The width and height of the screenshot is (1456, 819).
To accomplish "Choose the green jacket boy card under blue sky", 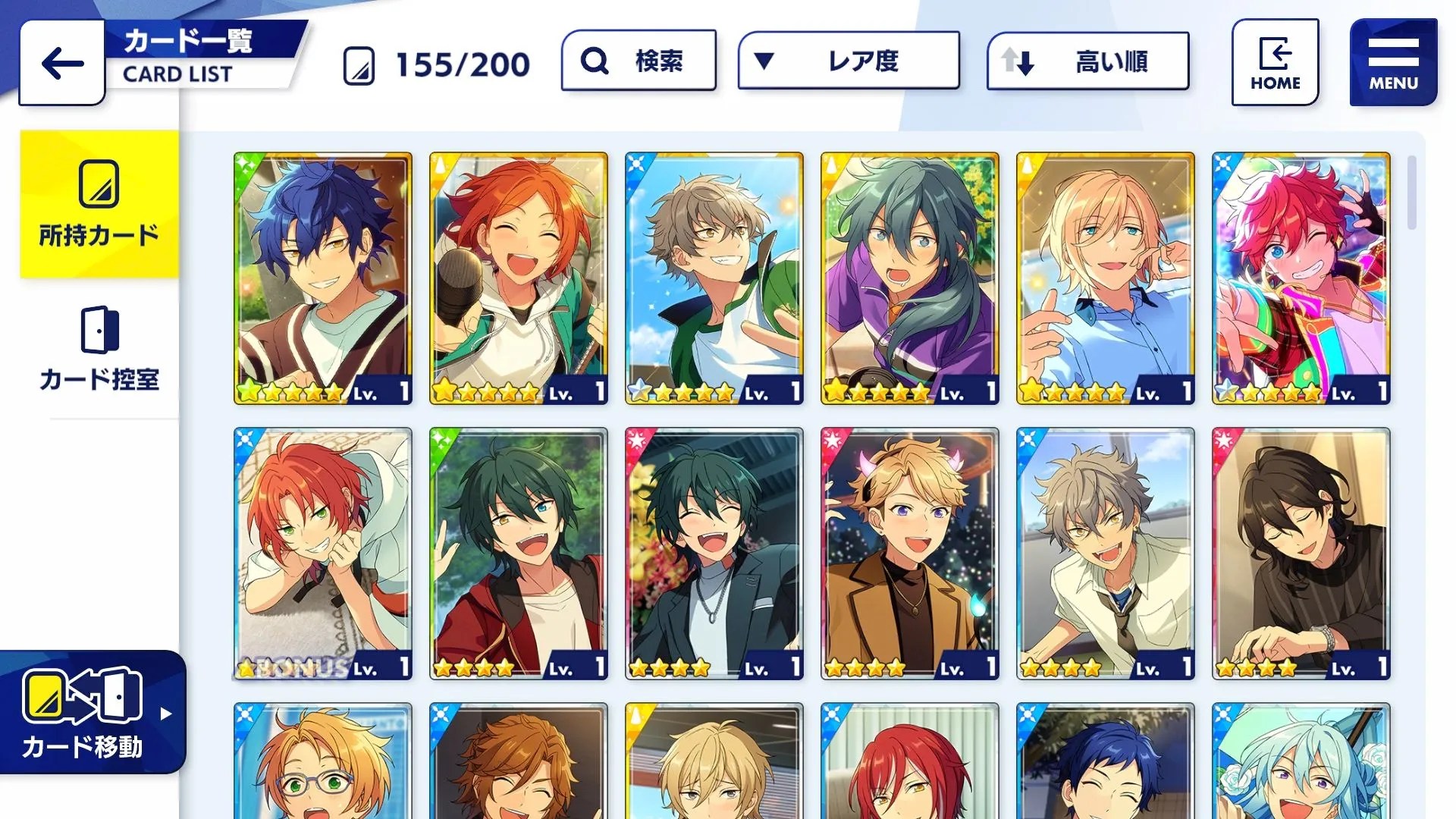I will tap(714, 278).
